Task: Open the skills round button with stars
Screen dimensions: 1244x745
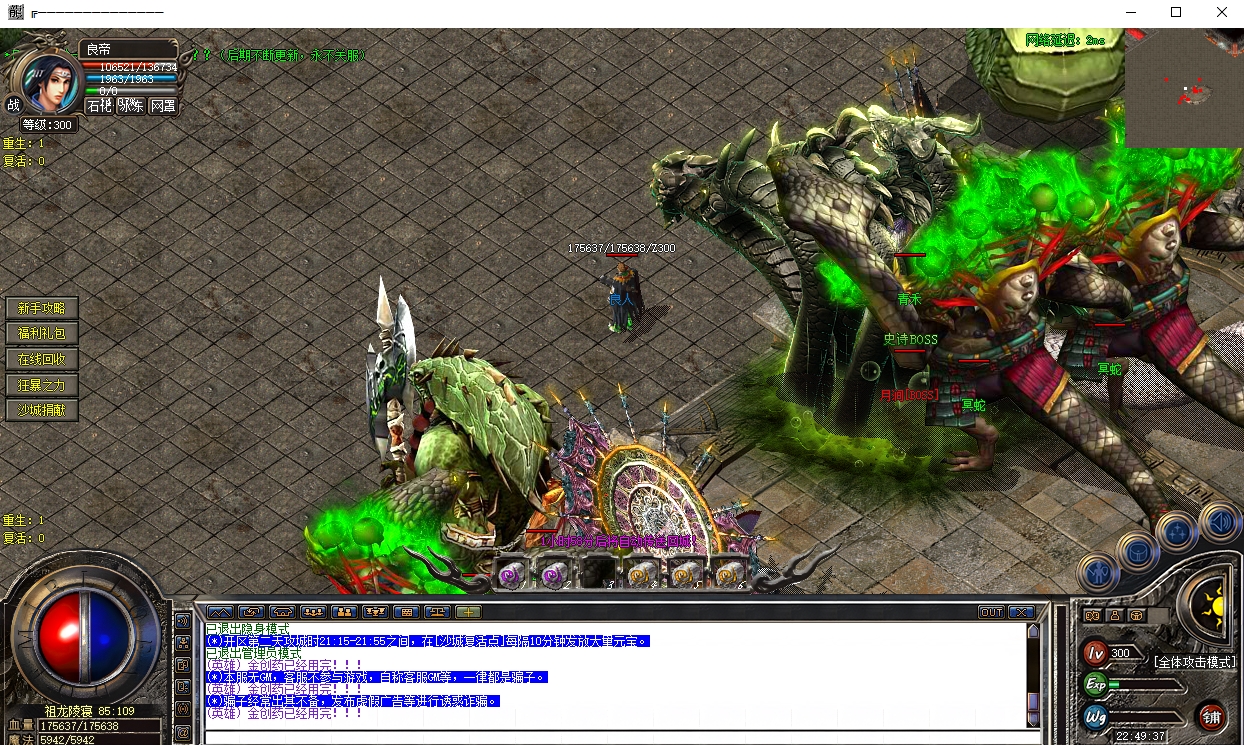Action: [x=1177, y=531]
